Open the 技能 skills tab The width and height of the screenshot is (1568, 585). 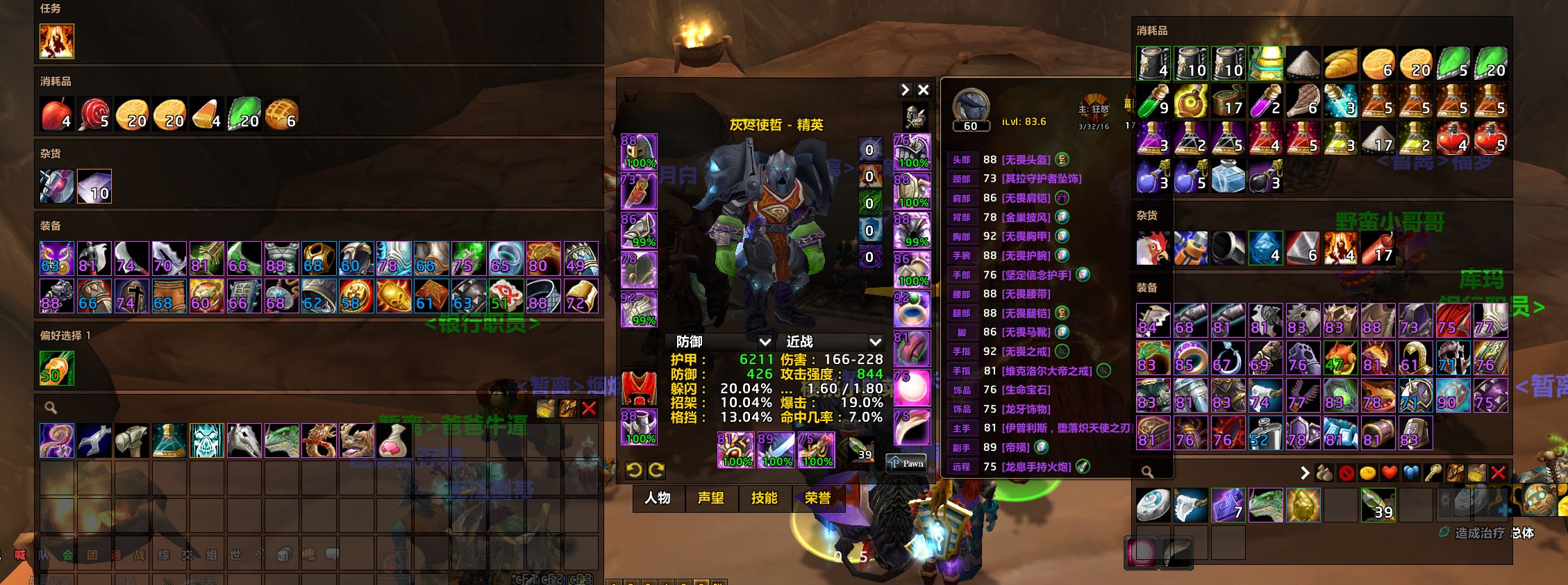click(764, 498)
